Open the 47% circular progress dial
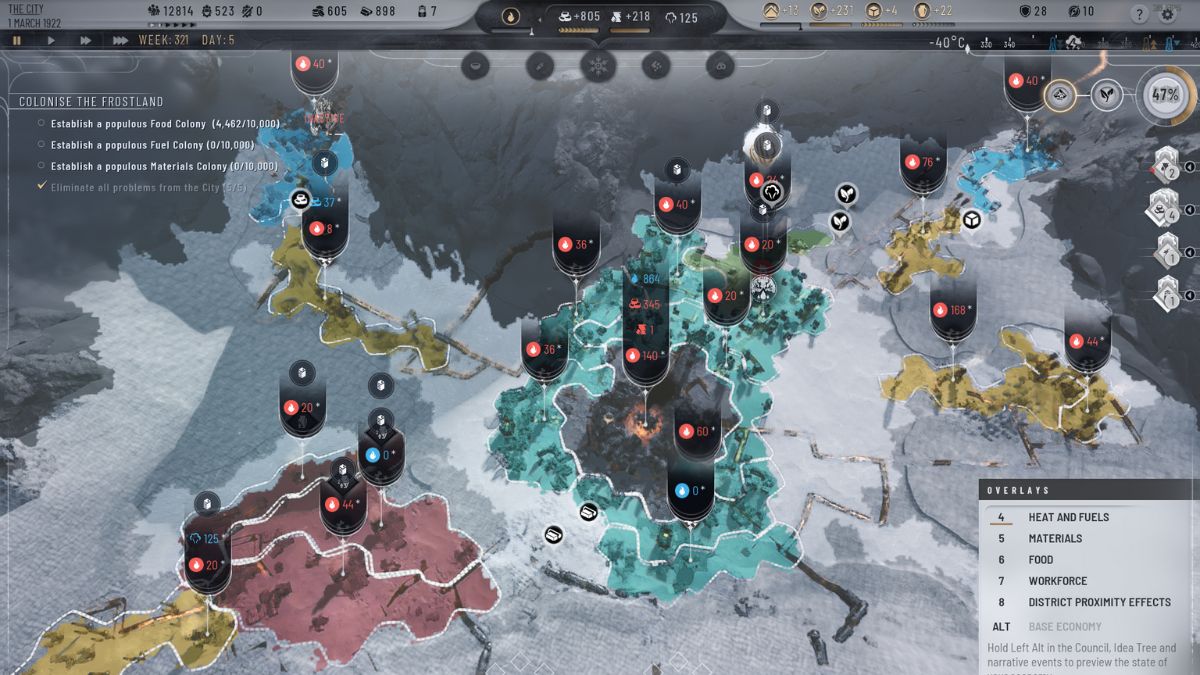This screenshot has width=1200, height=675. (1165, 95)
